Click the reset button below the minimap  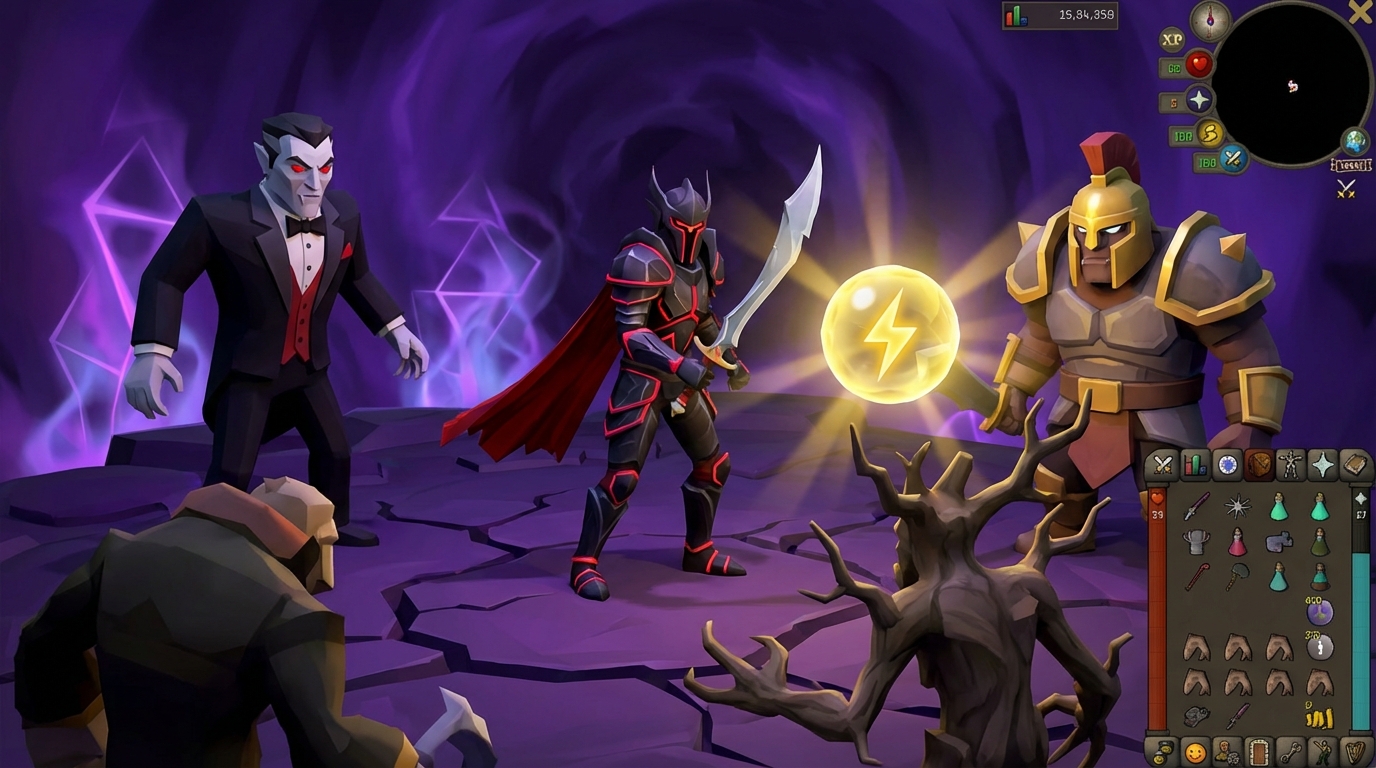(x=1352, y=164)
